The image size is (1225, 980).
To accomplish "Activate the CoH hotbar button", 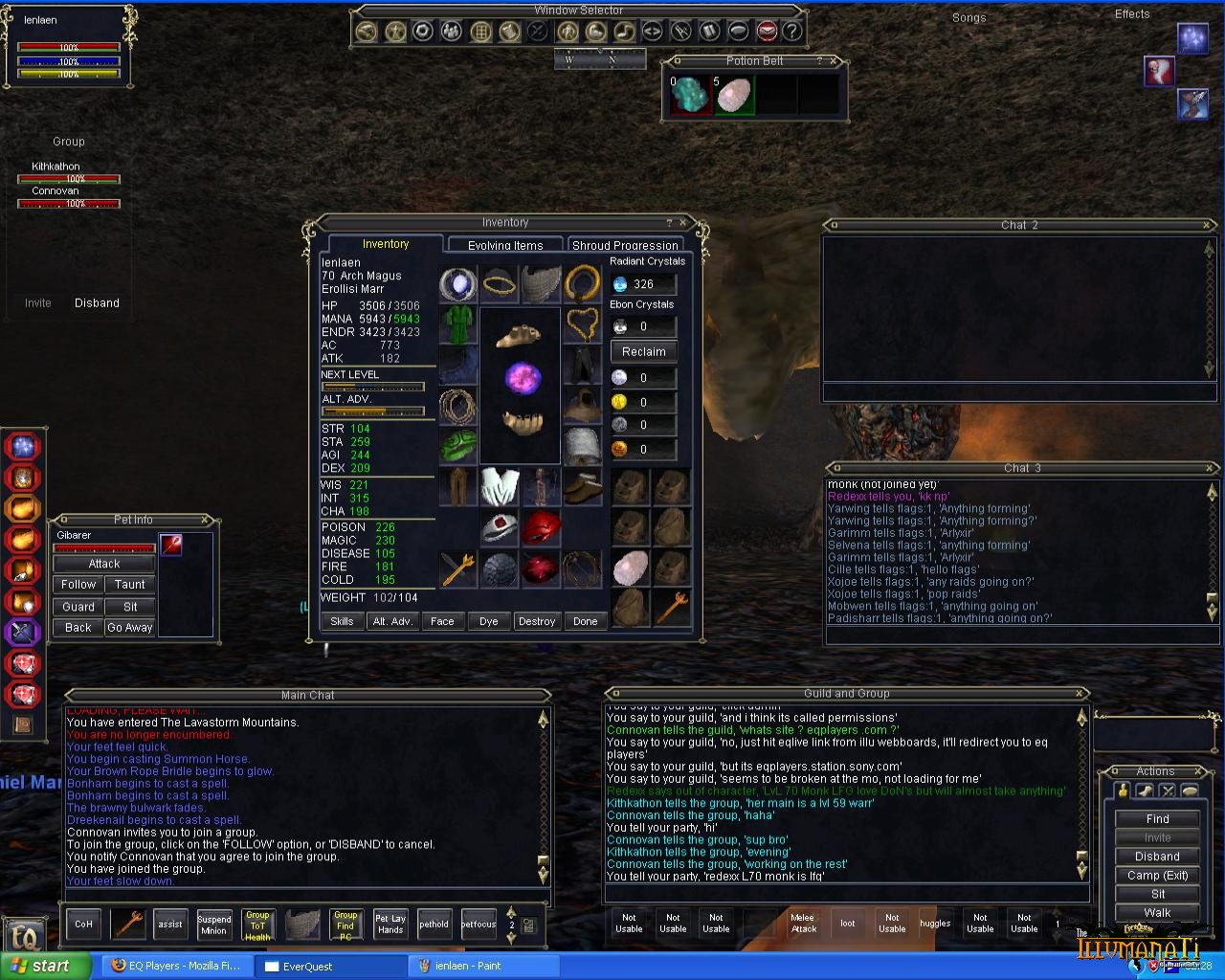I will (84, 924).
